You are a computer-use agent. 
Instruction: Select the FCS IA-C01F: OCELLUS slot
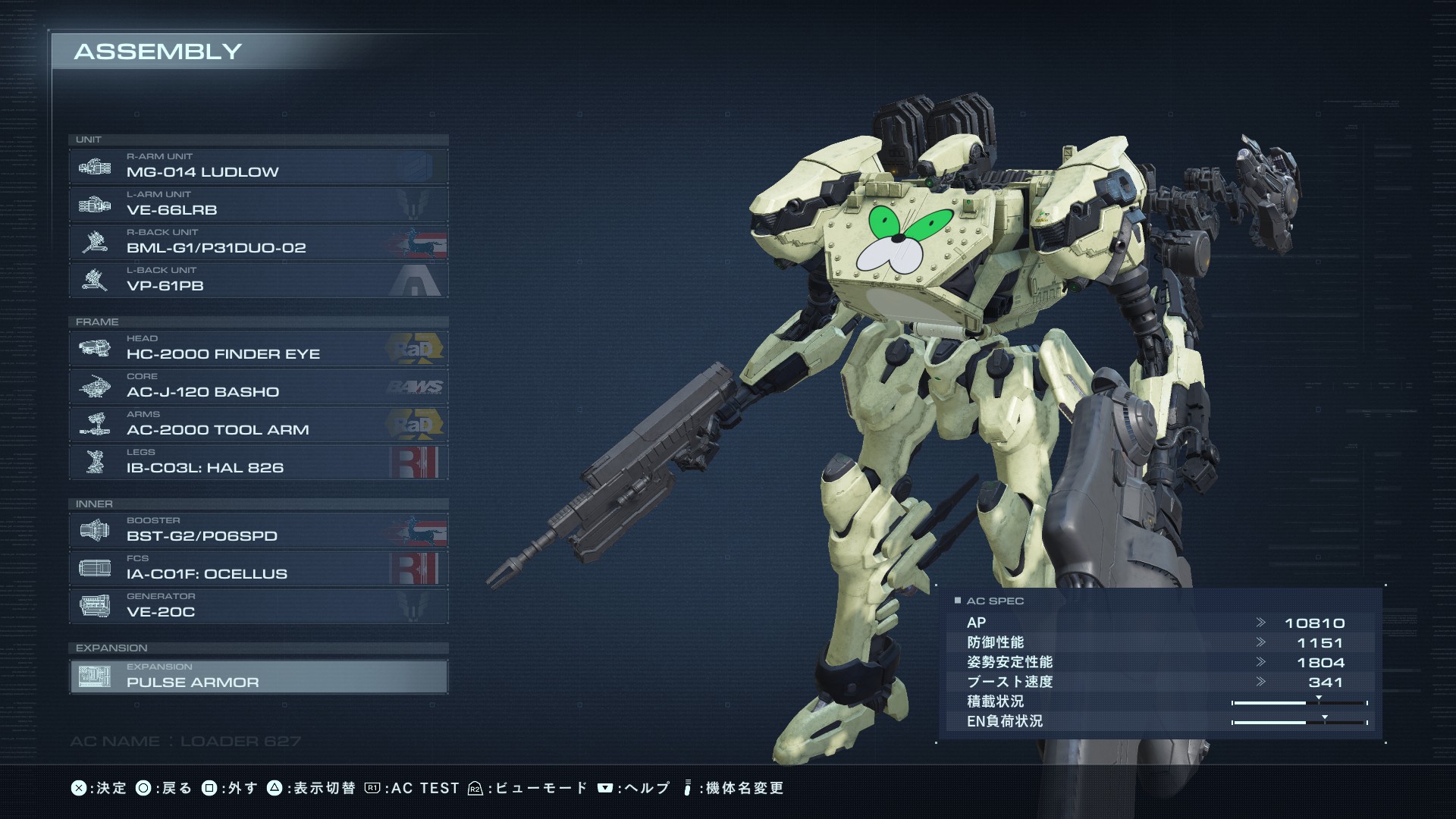[258, 569]
